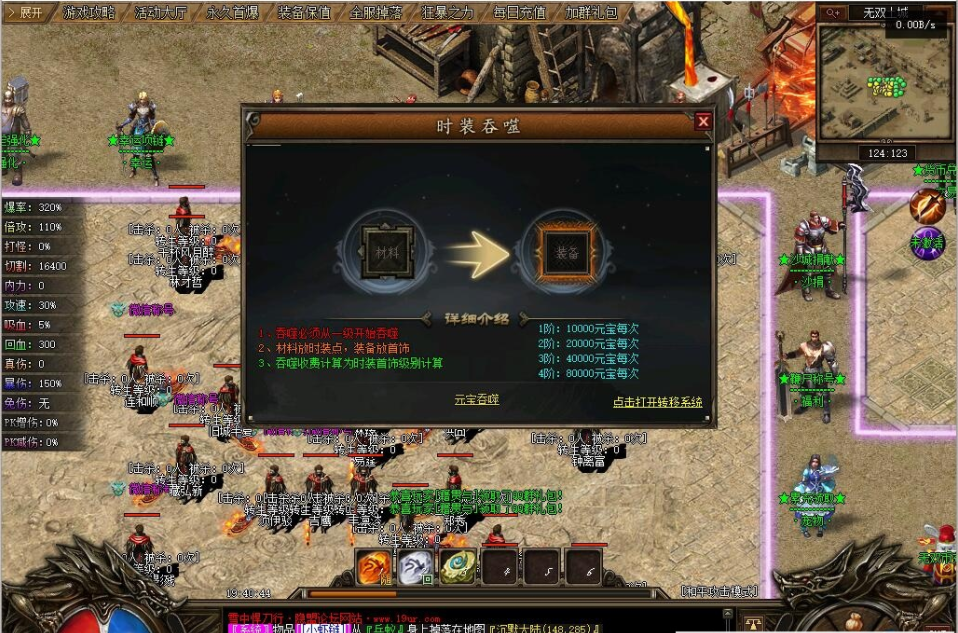
Task: Activate the white swirl skill in slot 2
Action: (x=416, y=567)
